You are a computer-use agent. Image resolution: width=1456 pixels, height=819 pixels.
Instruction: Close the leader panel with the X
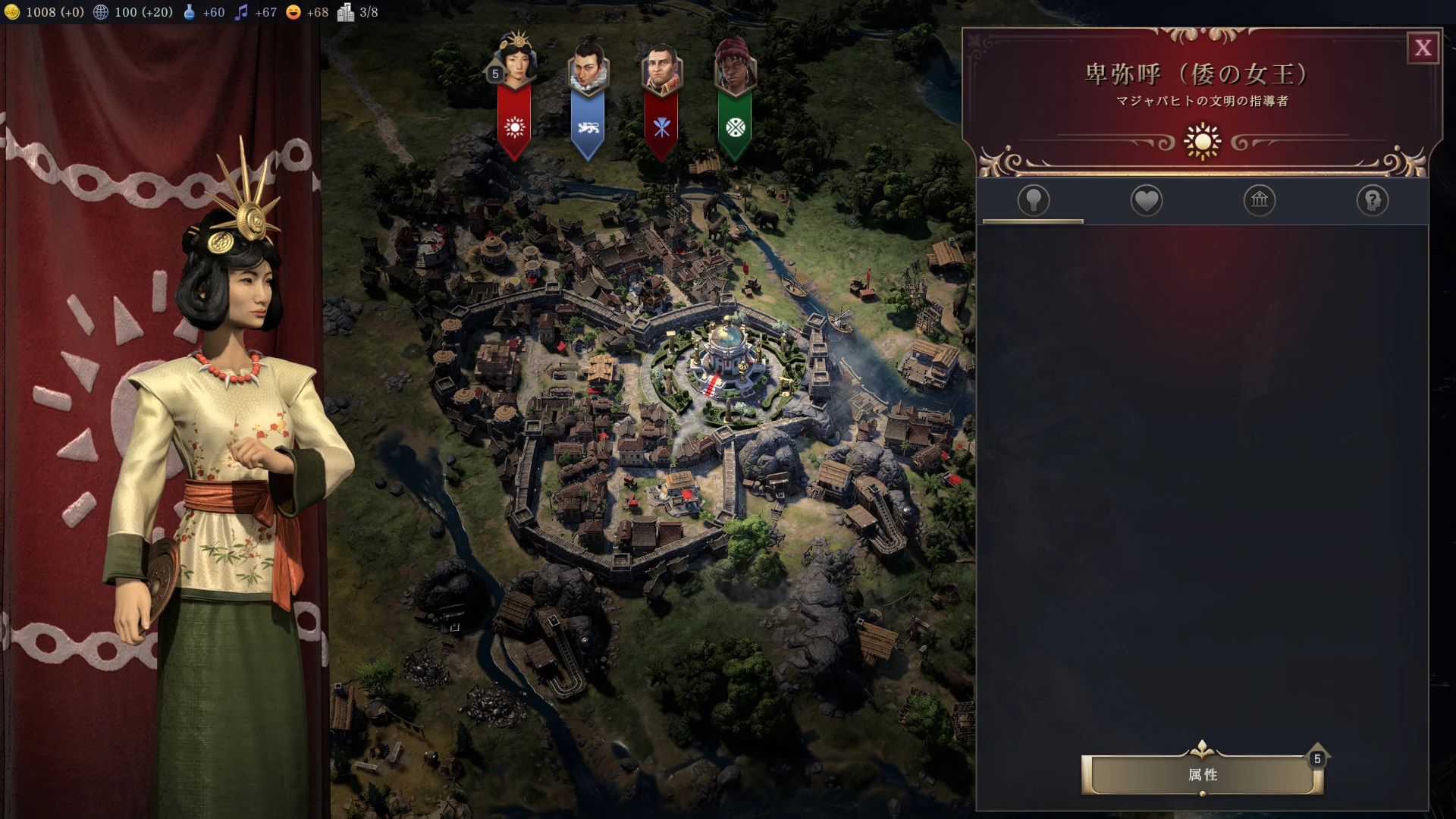pyautogui.click(x=1423, y=48)
